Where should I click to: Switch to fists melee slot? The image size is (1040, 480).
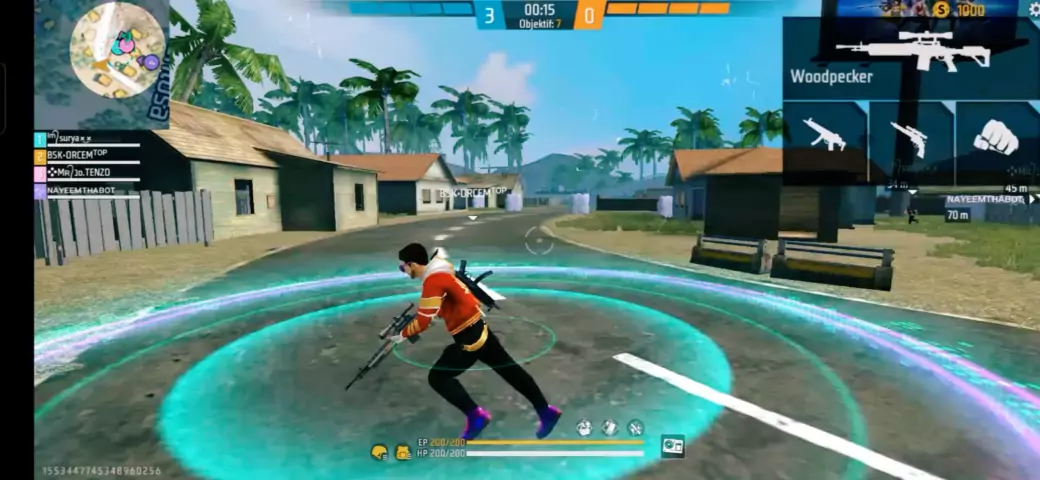995,138
